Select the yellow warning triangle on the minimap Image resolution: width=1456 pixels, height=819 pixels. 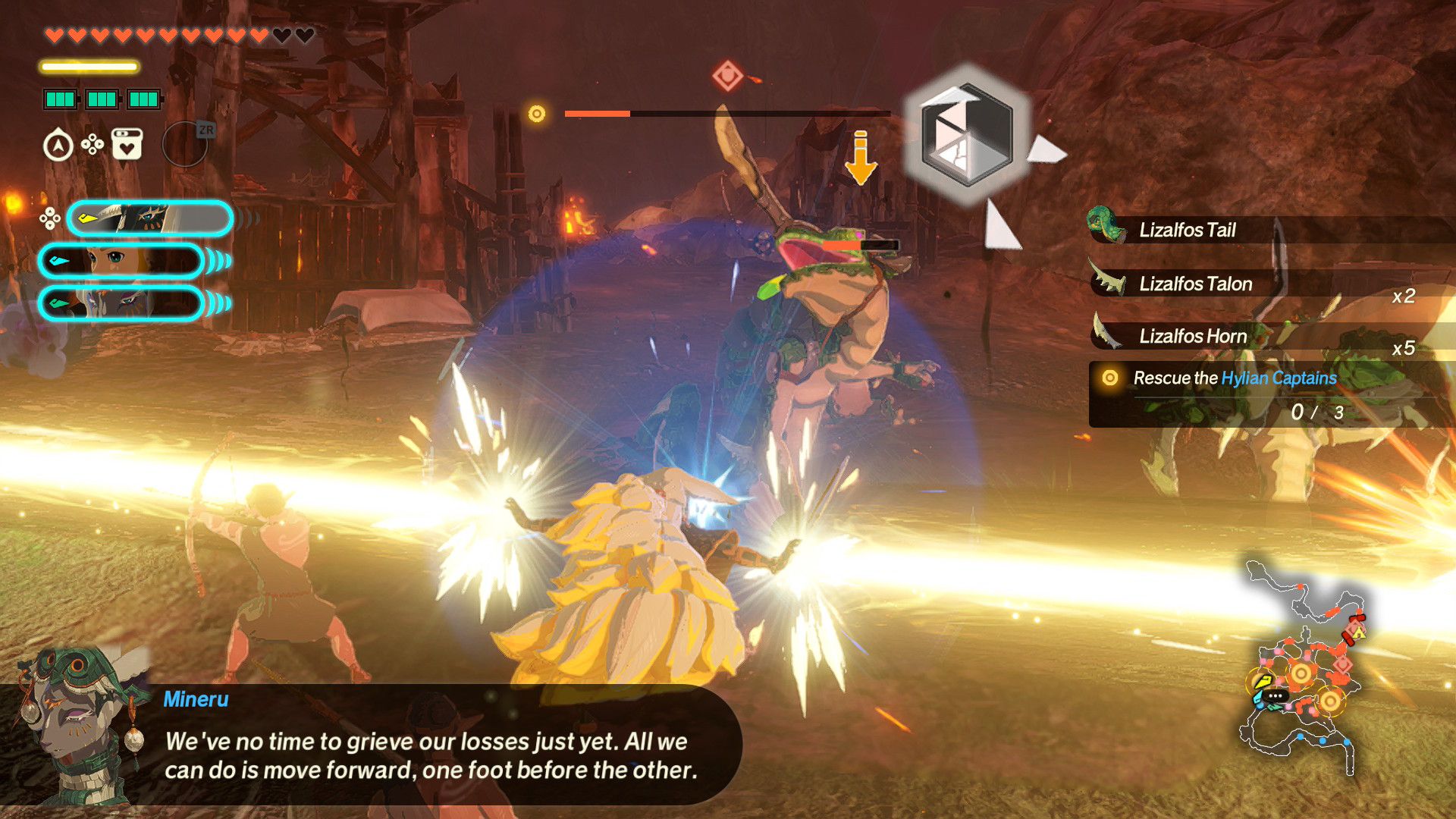[x=1358, y=632]
